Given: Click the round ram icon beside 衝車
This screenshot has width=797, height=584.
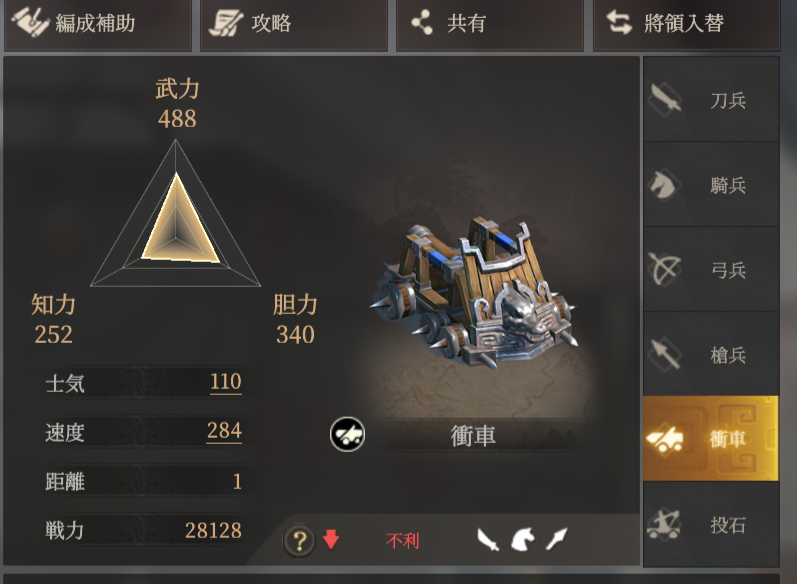Looking at the screenshot, I should click(348, 434).
